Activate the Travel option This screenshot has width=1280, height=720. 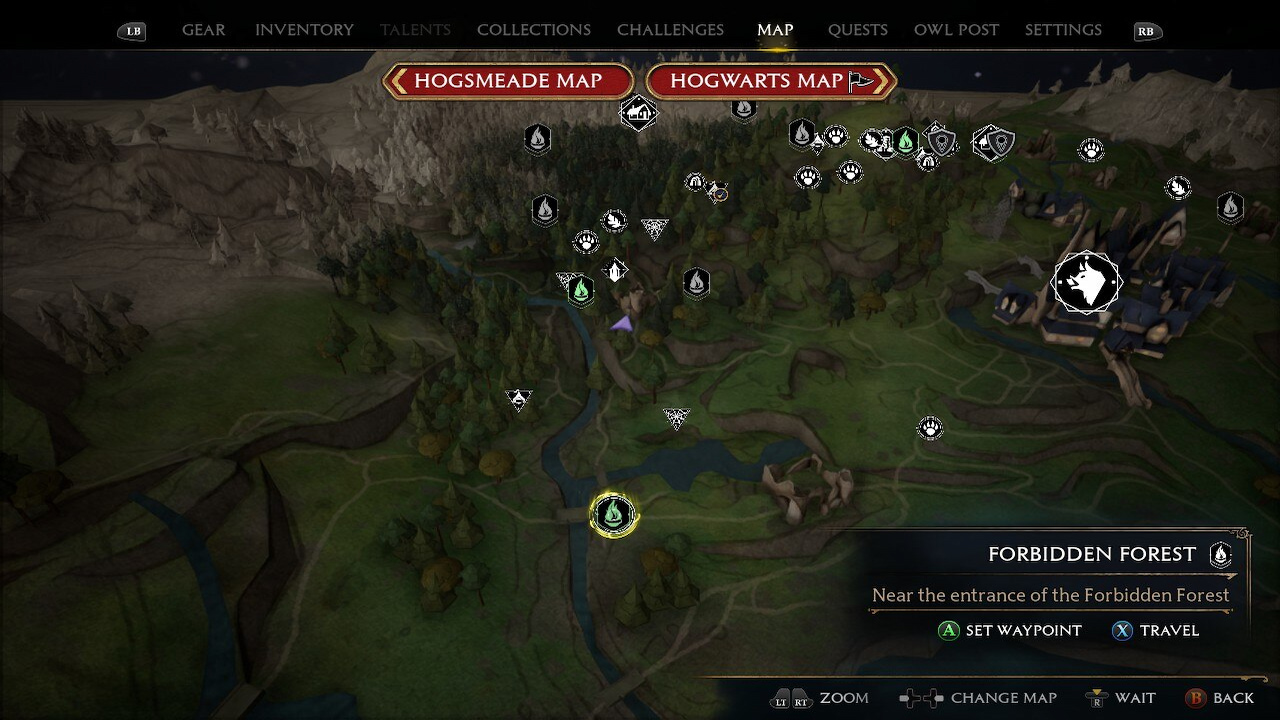click(x=1155, y=631)
